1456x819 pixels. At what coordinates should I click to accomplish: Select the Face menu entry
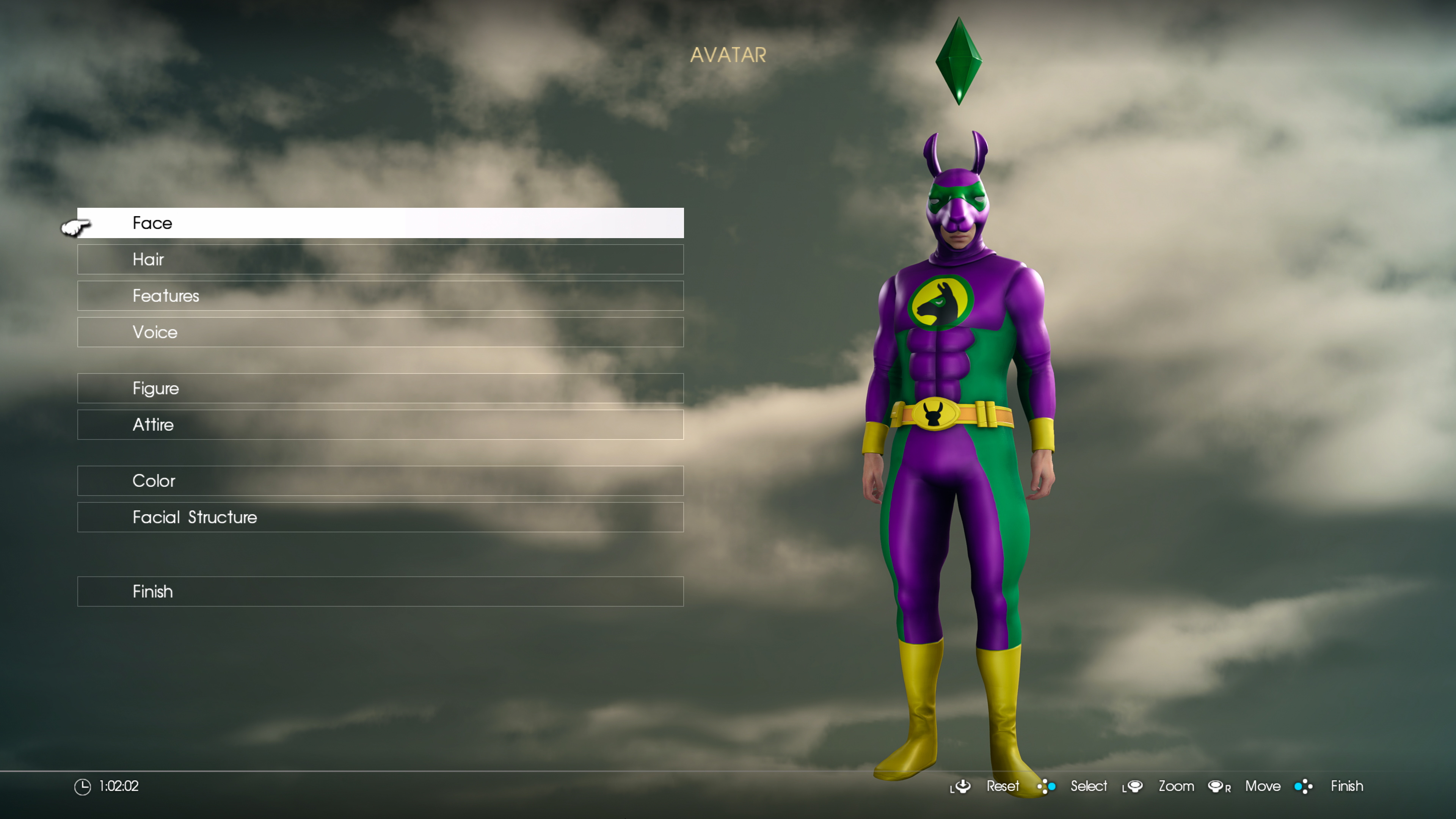point(380,223)
